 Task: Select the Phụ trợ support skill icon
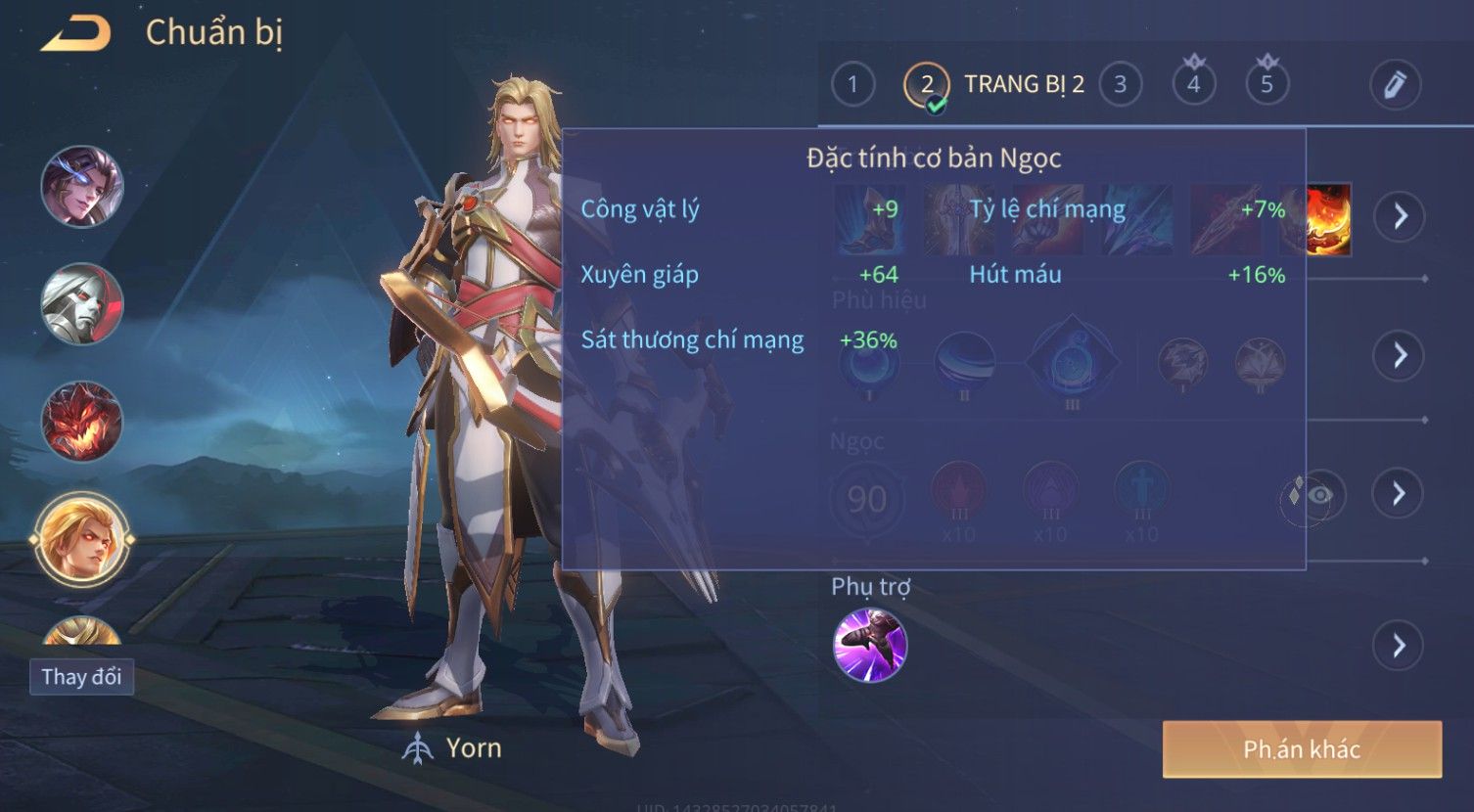[x=870, y=645]
